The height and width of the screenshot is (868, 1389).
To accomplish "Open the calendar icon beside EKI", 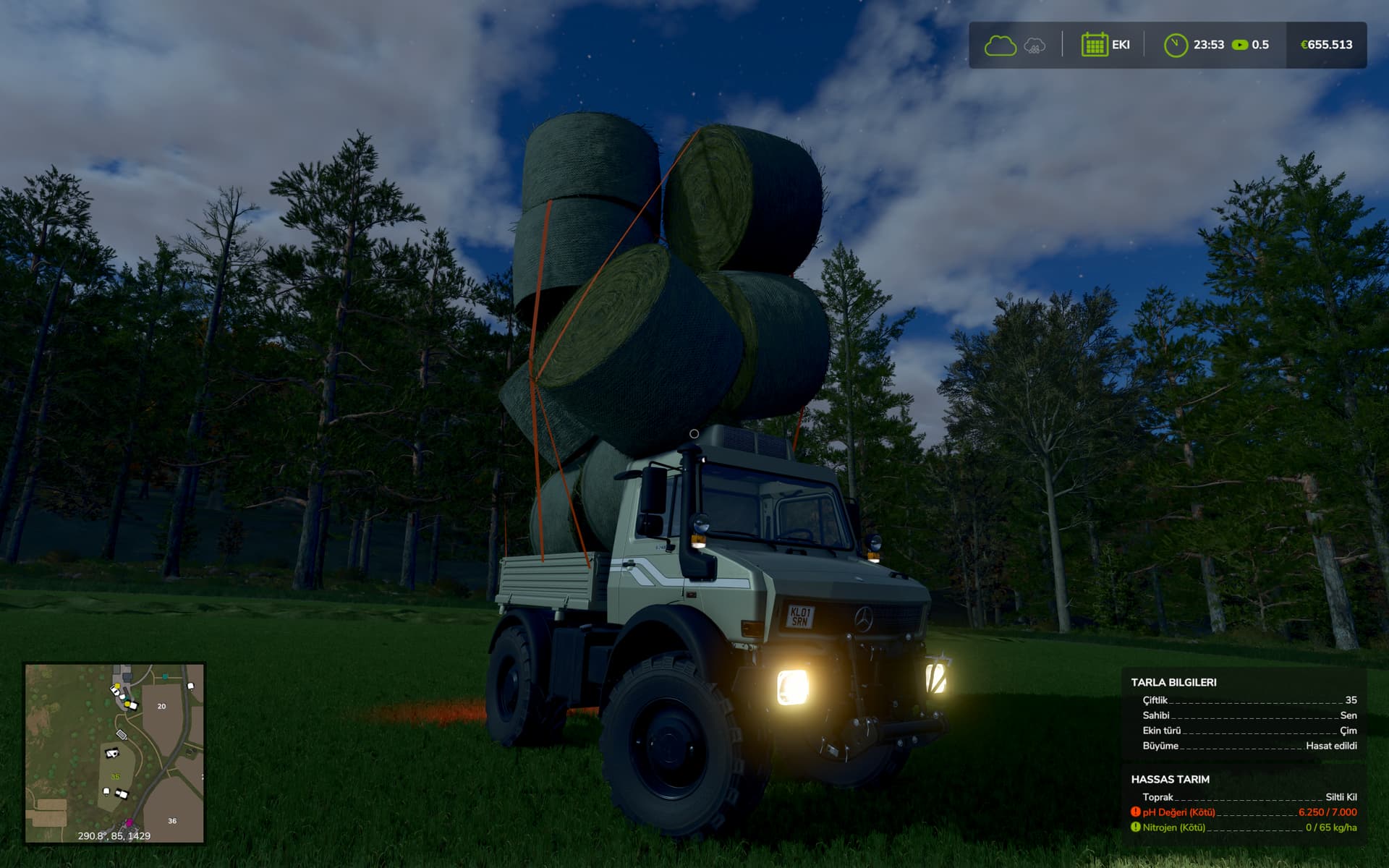I will 1094,45.
